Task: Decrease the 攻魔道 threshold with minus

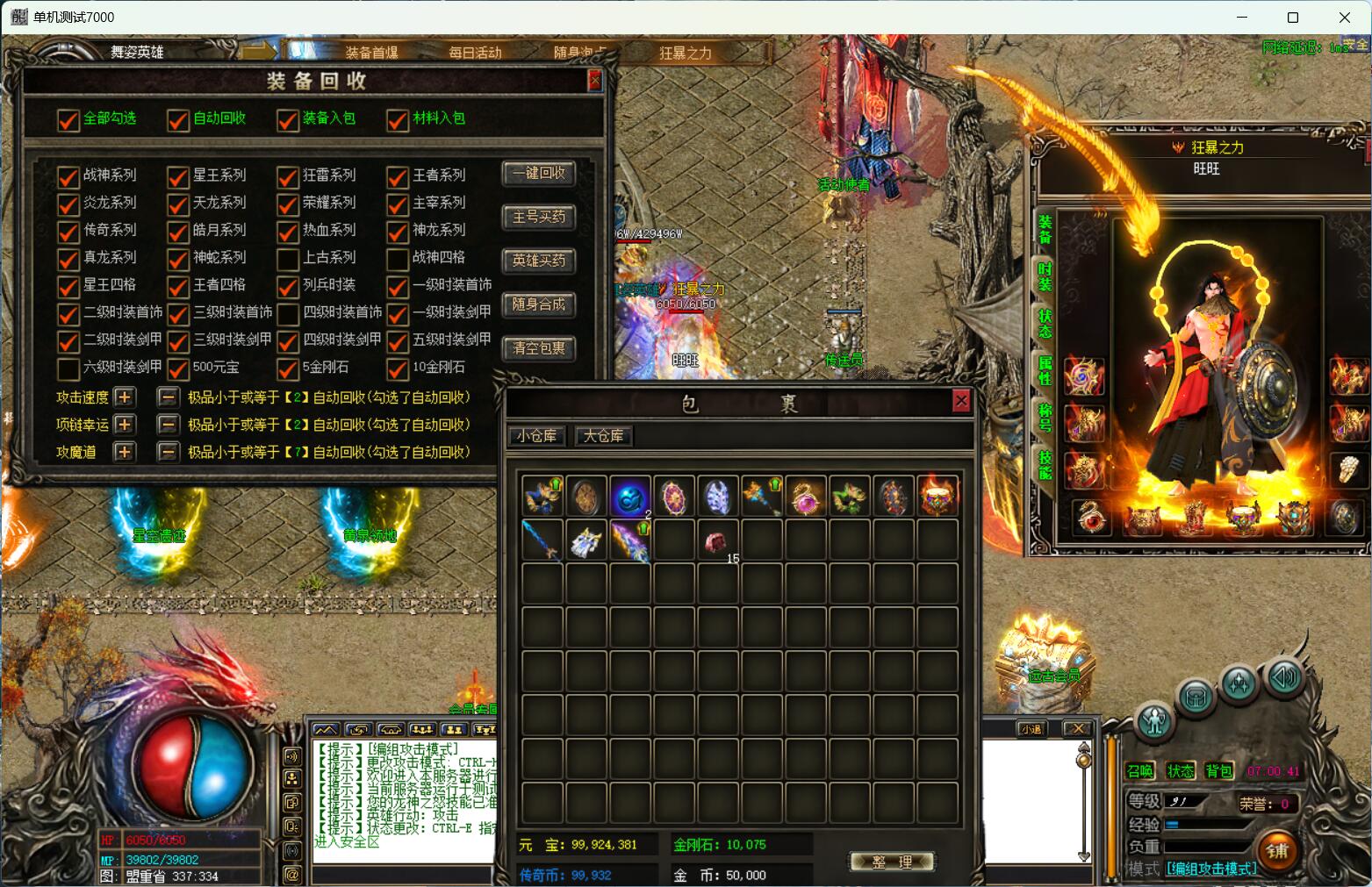Action: 169,452
